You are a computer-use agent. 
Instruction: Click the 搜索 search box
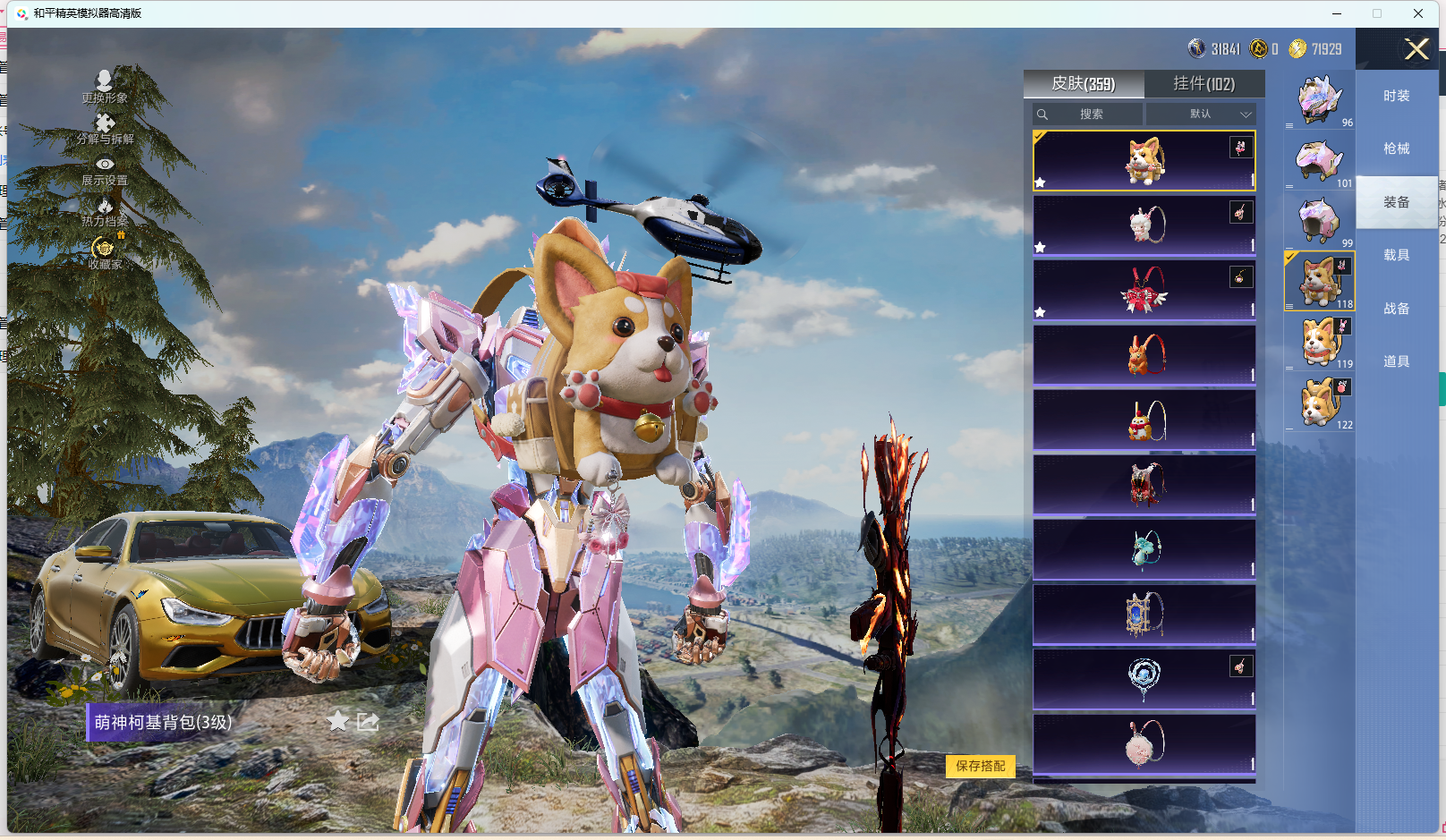(x=1089, y=115)
